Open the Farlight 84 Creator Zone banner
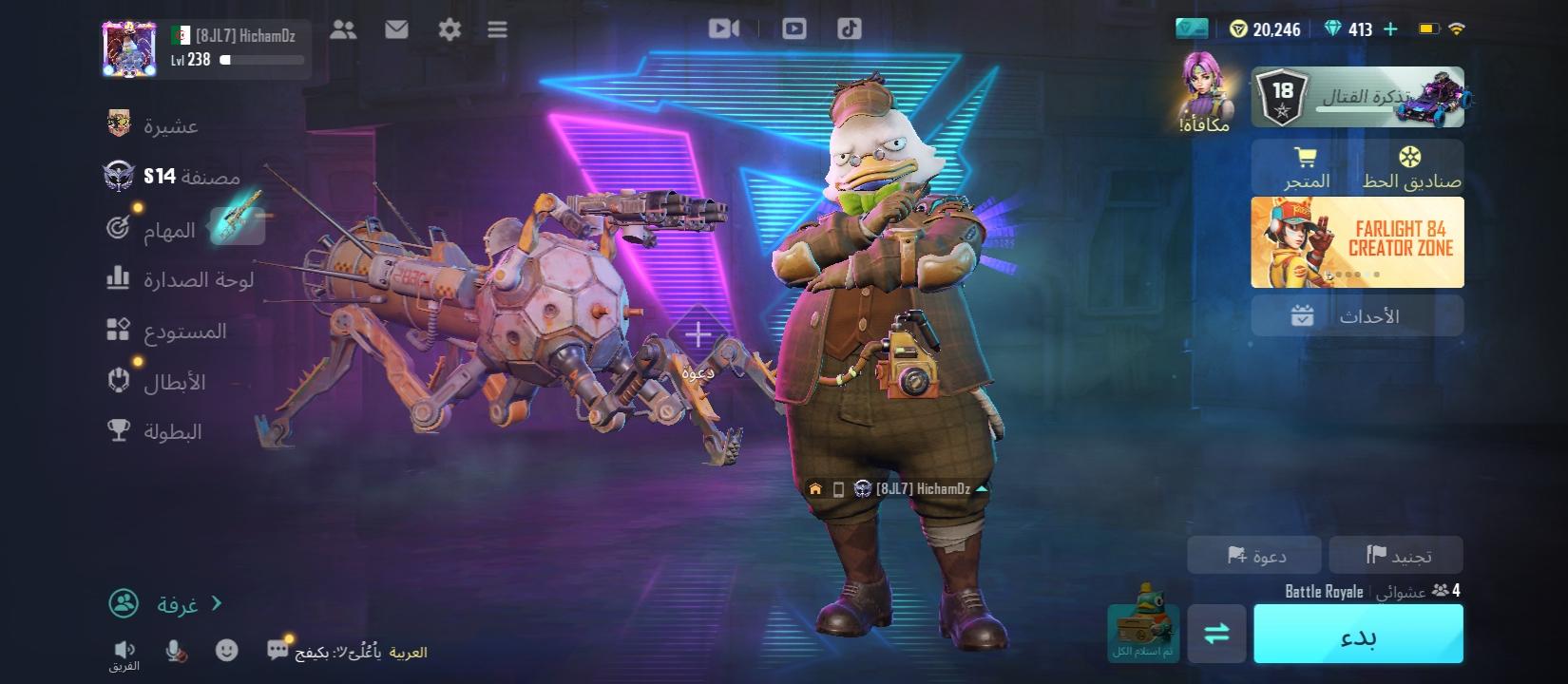This screenshot has width=1568, height=684. [x=1357, y=242]
